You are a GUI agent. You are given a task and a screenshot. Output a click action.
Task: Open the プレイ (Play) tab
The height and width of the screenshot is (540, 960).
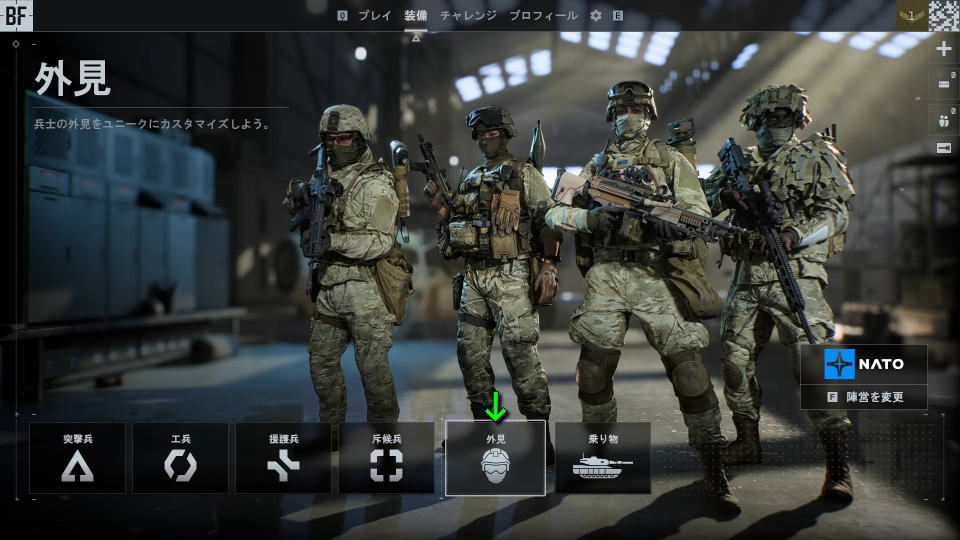tap(375, 16)
